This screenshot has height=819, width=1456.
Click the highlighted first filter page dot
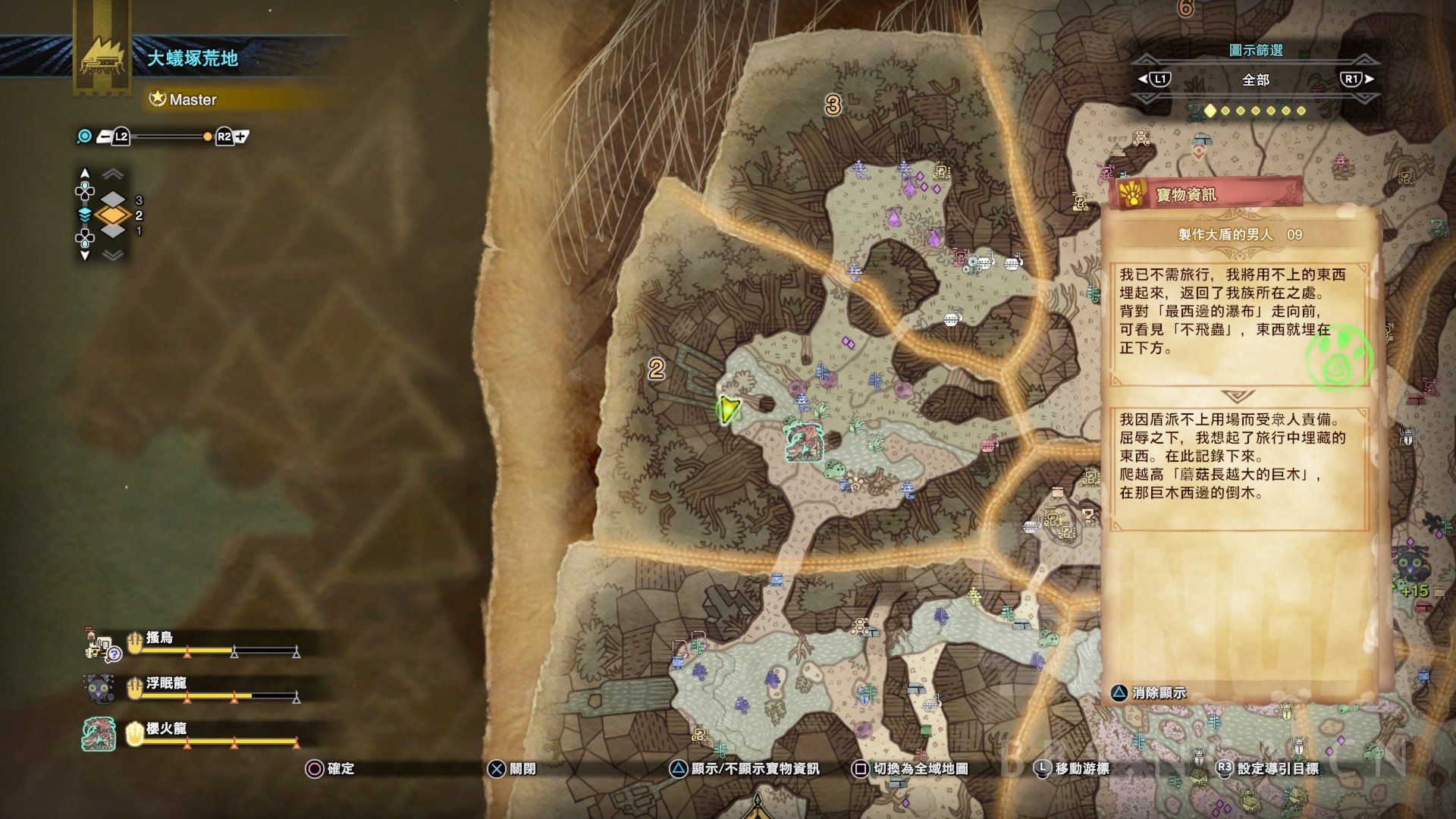coord(1210,111)
